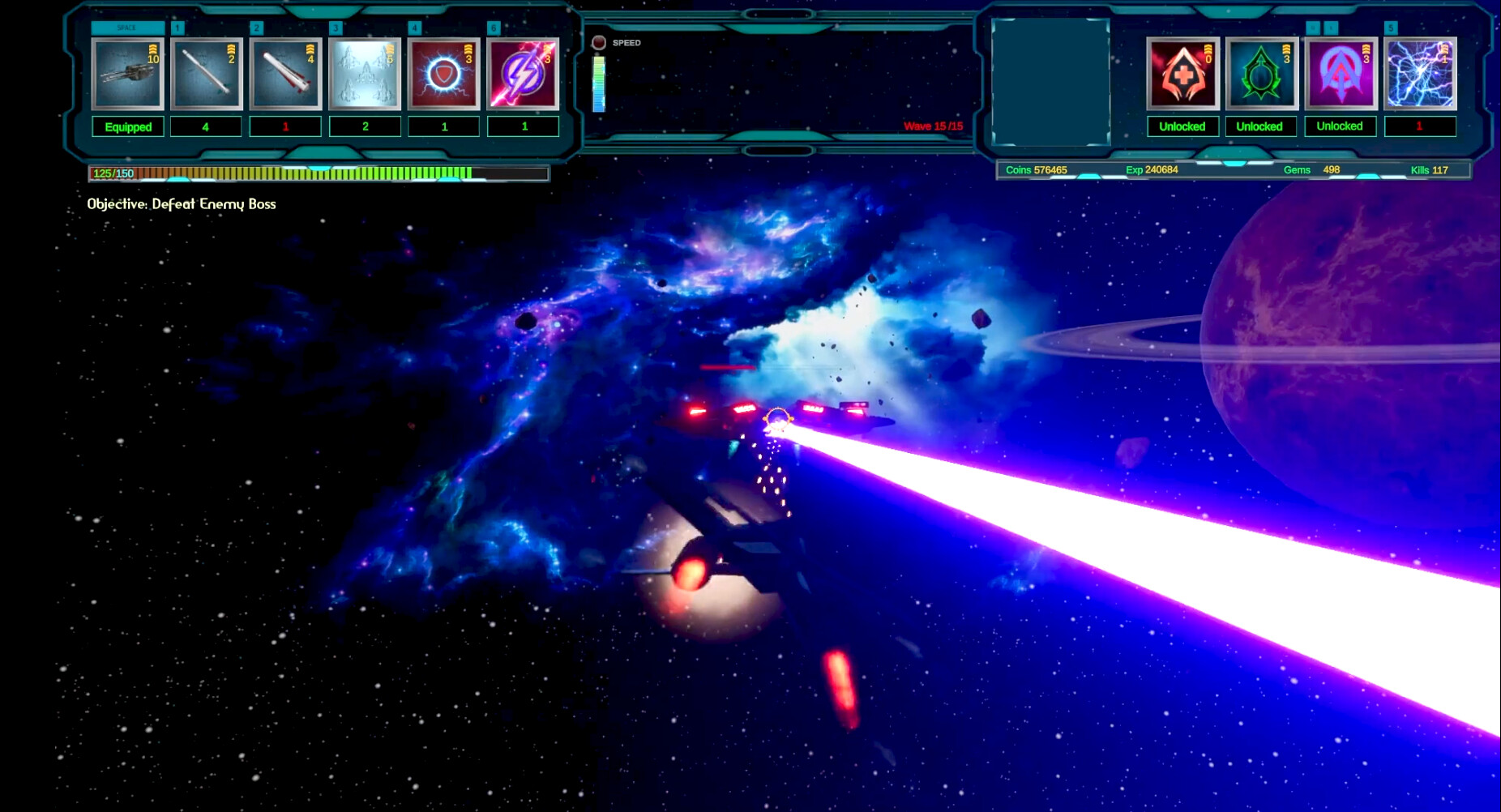Trigger the lightning bolt power in slot 6

pyautogui.click(x=523, y=75)
